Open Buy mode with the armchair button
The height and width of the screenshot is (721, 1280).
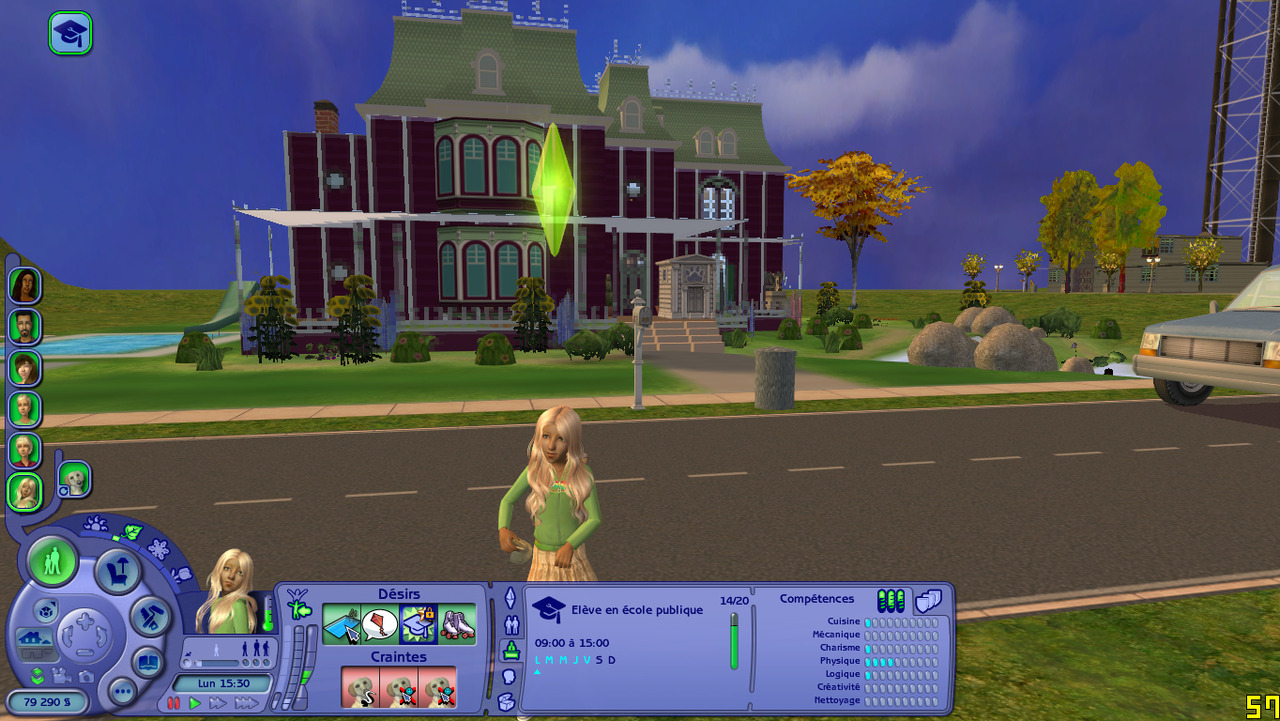(x=117, y=571)
